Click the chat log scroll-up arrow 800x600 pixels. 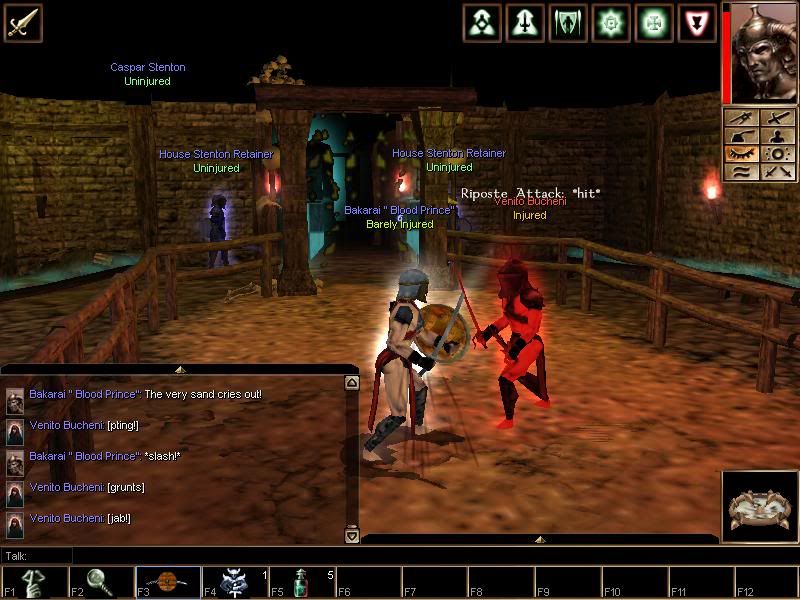pos(351,383)
